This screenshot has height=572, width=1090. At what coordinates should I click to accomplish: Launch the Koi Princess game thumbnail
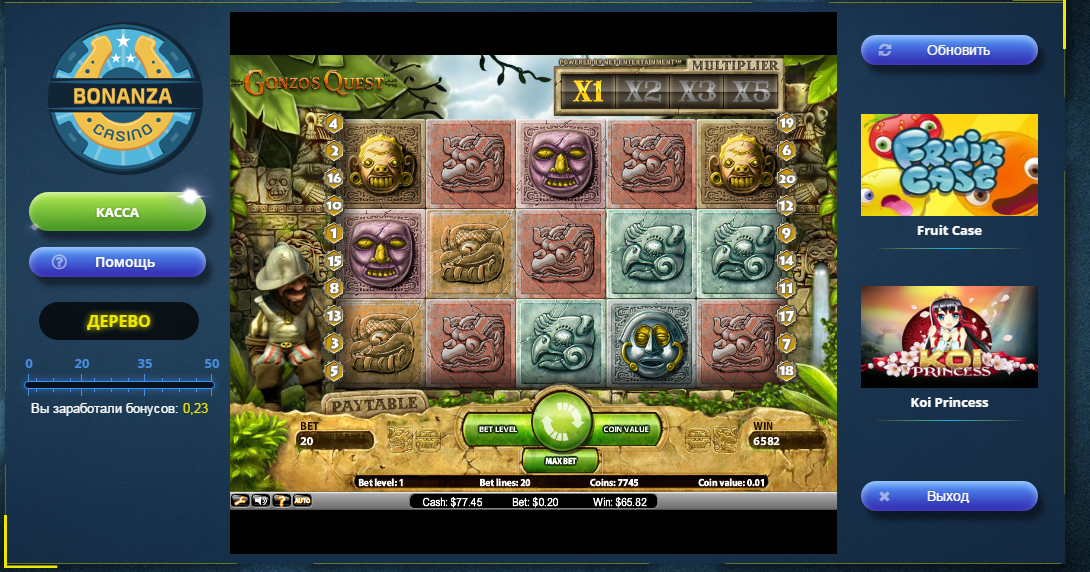coord(949,337)
